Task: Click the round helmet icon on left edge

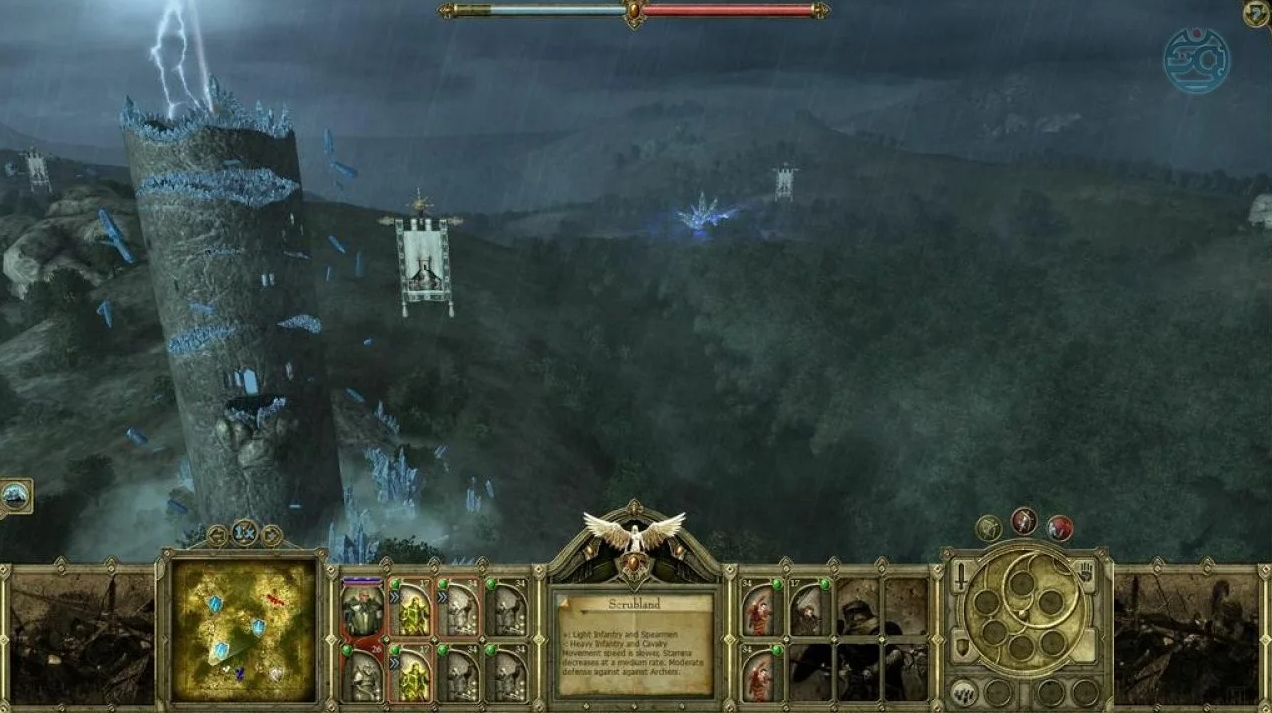Action: tap(15, 495)
